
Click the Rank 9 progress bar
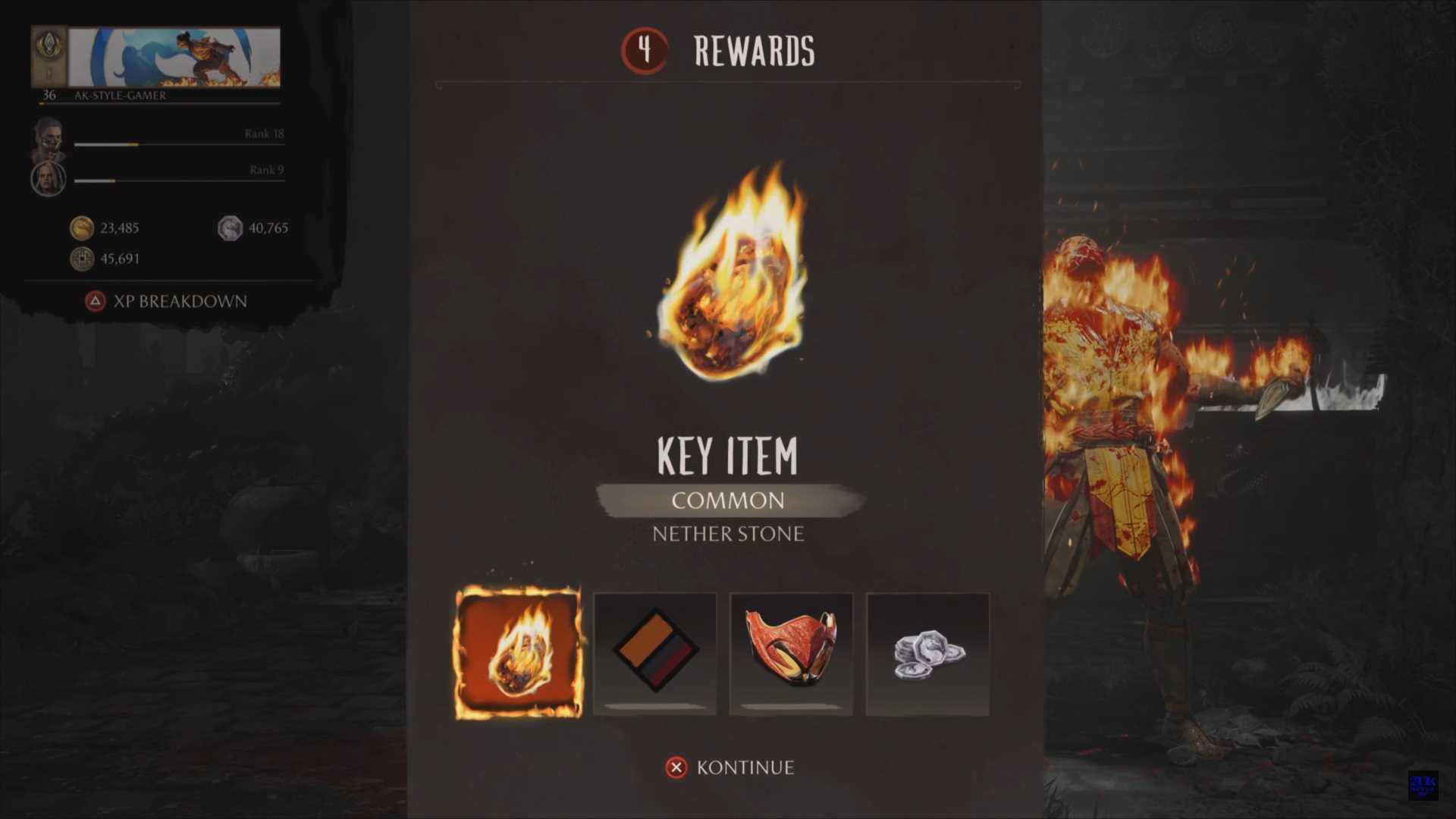180,181
